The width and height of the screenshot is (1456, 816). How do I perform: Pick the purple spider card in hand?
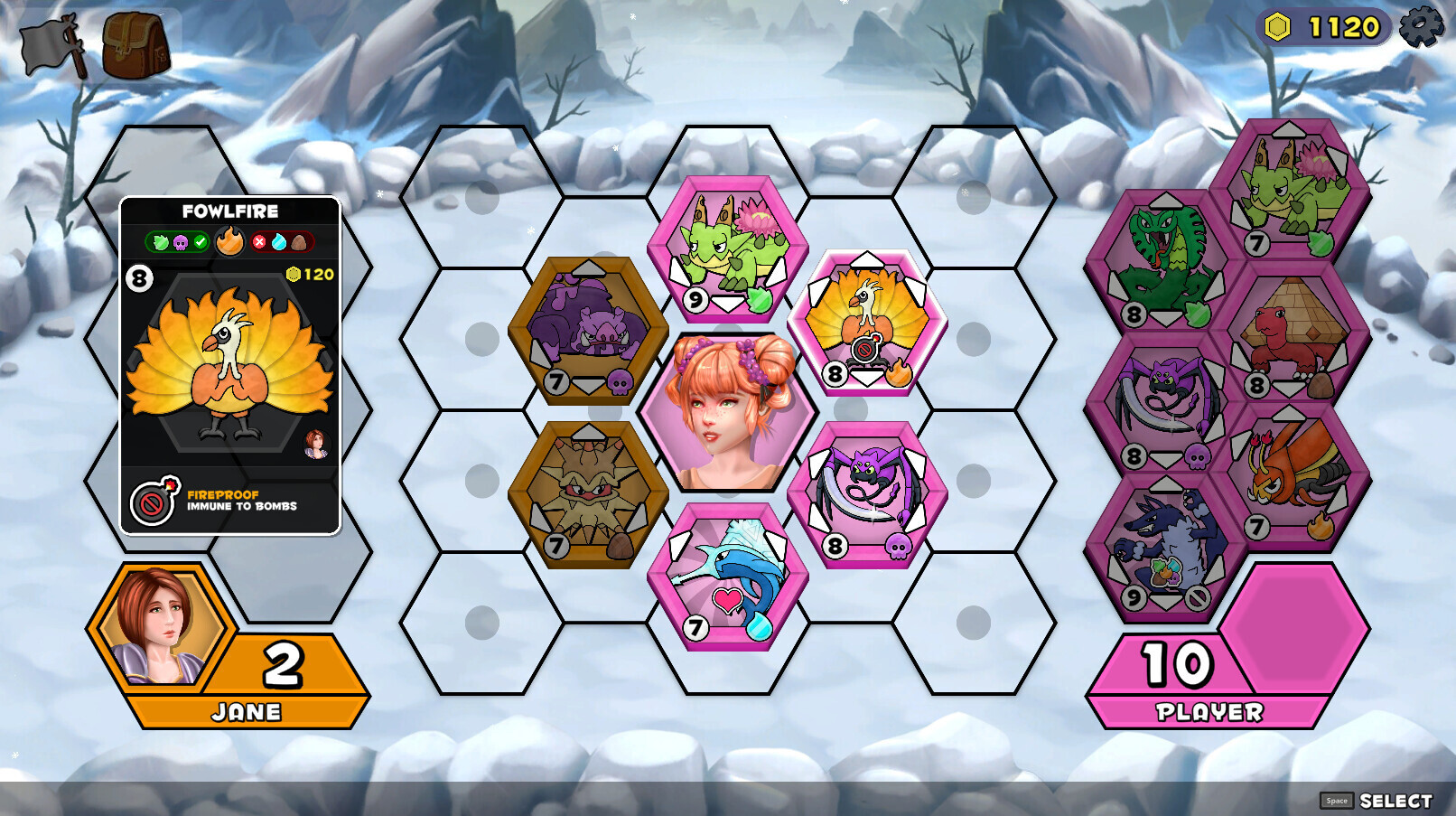click(x=1163, y=404)
